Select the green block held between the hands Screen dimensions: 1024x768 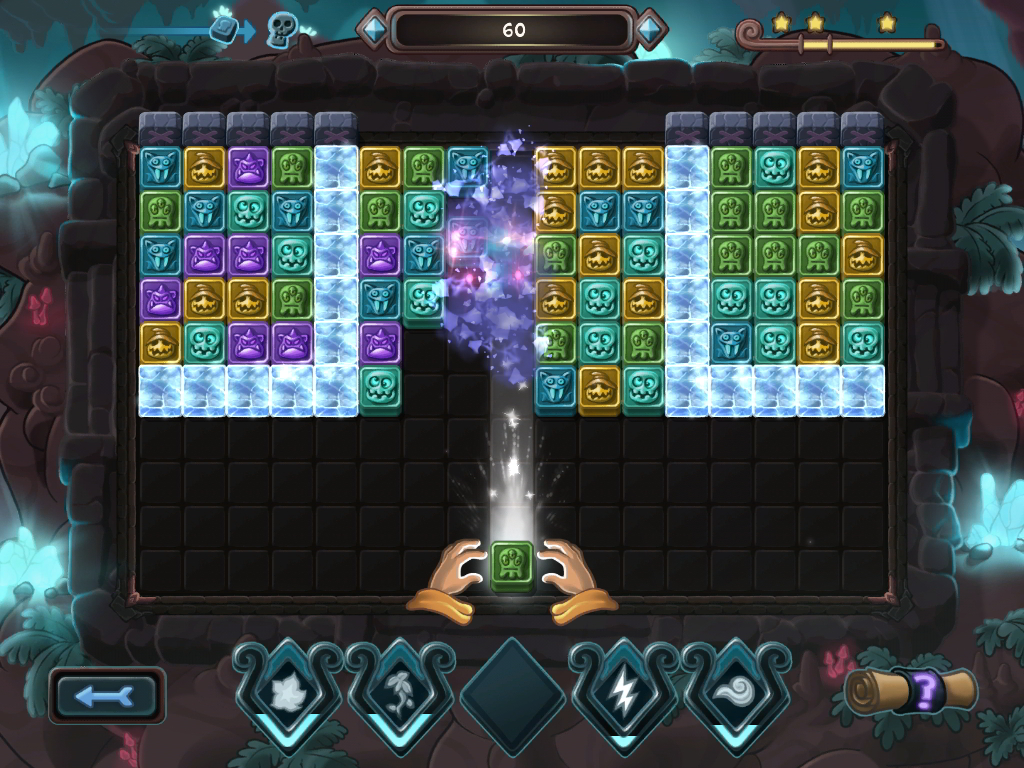pyautogui.click(x=512, y=566)
